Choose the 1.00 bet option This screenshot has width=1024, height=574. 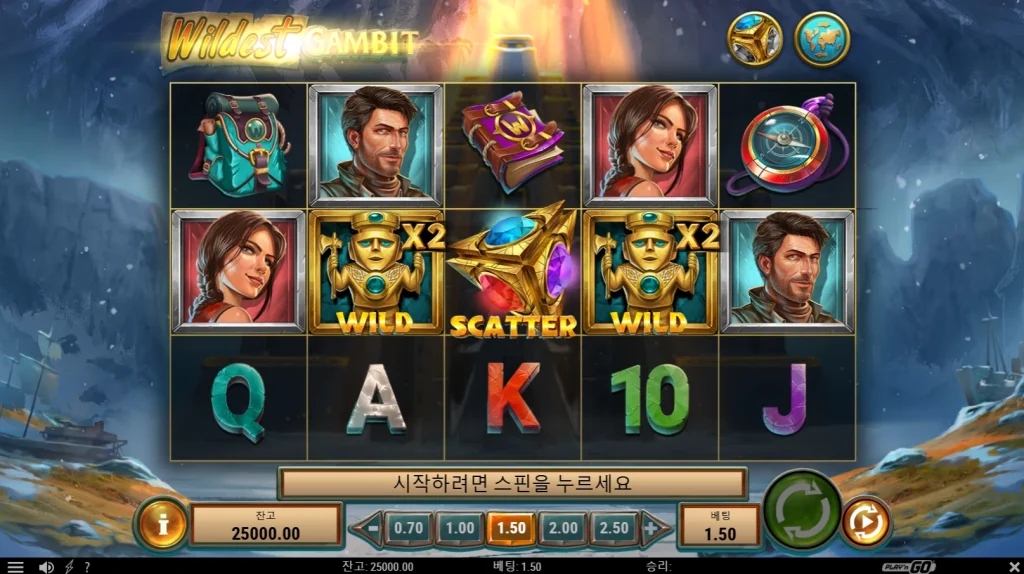point(460,528)
